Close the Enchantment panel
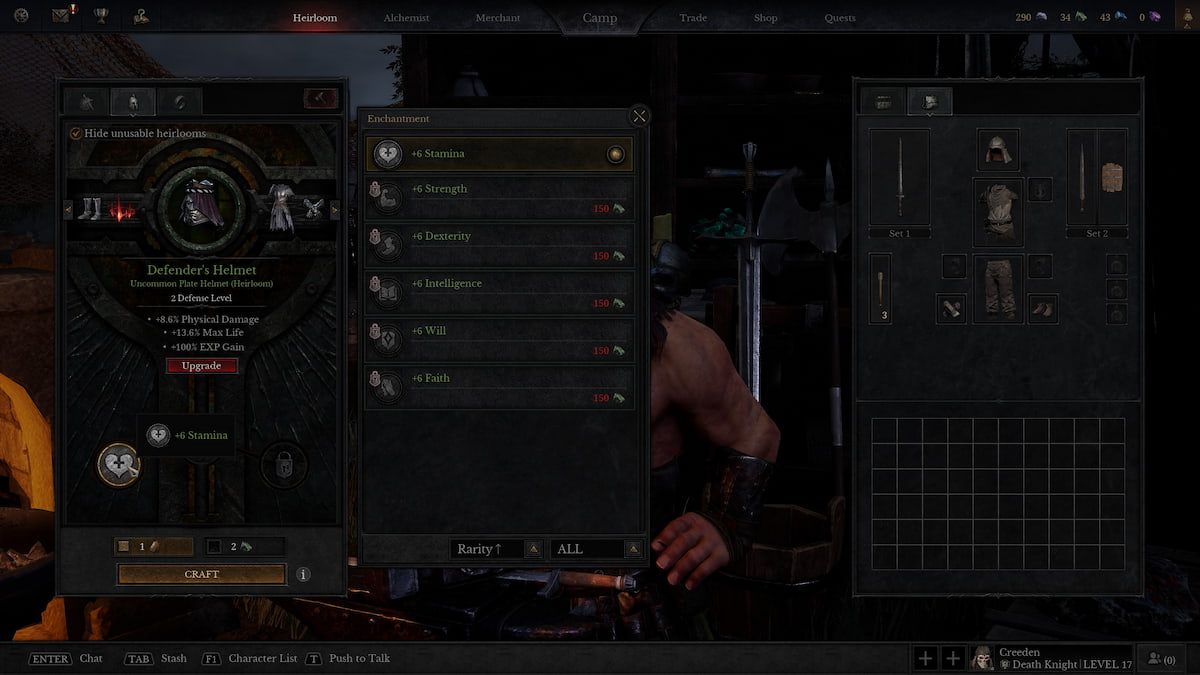Image resolution: width=1200 pixels, height=675 pixels. pos(640,116)
